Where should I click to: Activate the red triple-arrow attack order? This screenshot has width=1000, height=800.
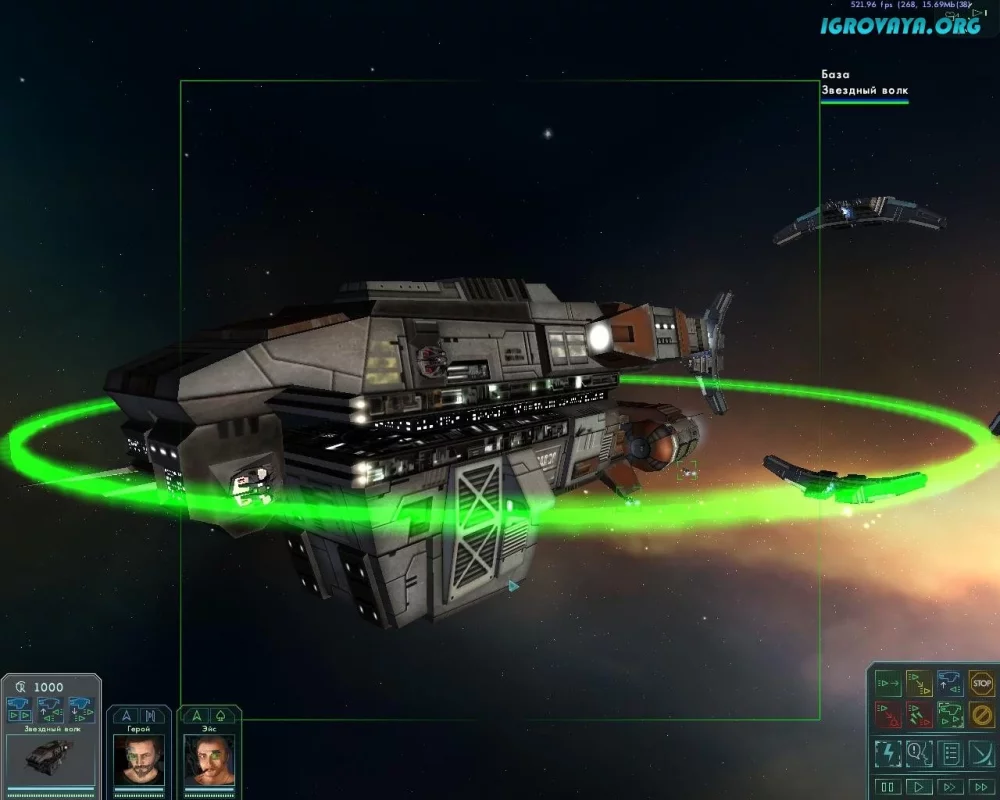click(919, 715)
